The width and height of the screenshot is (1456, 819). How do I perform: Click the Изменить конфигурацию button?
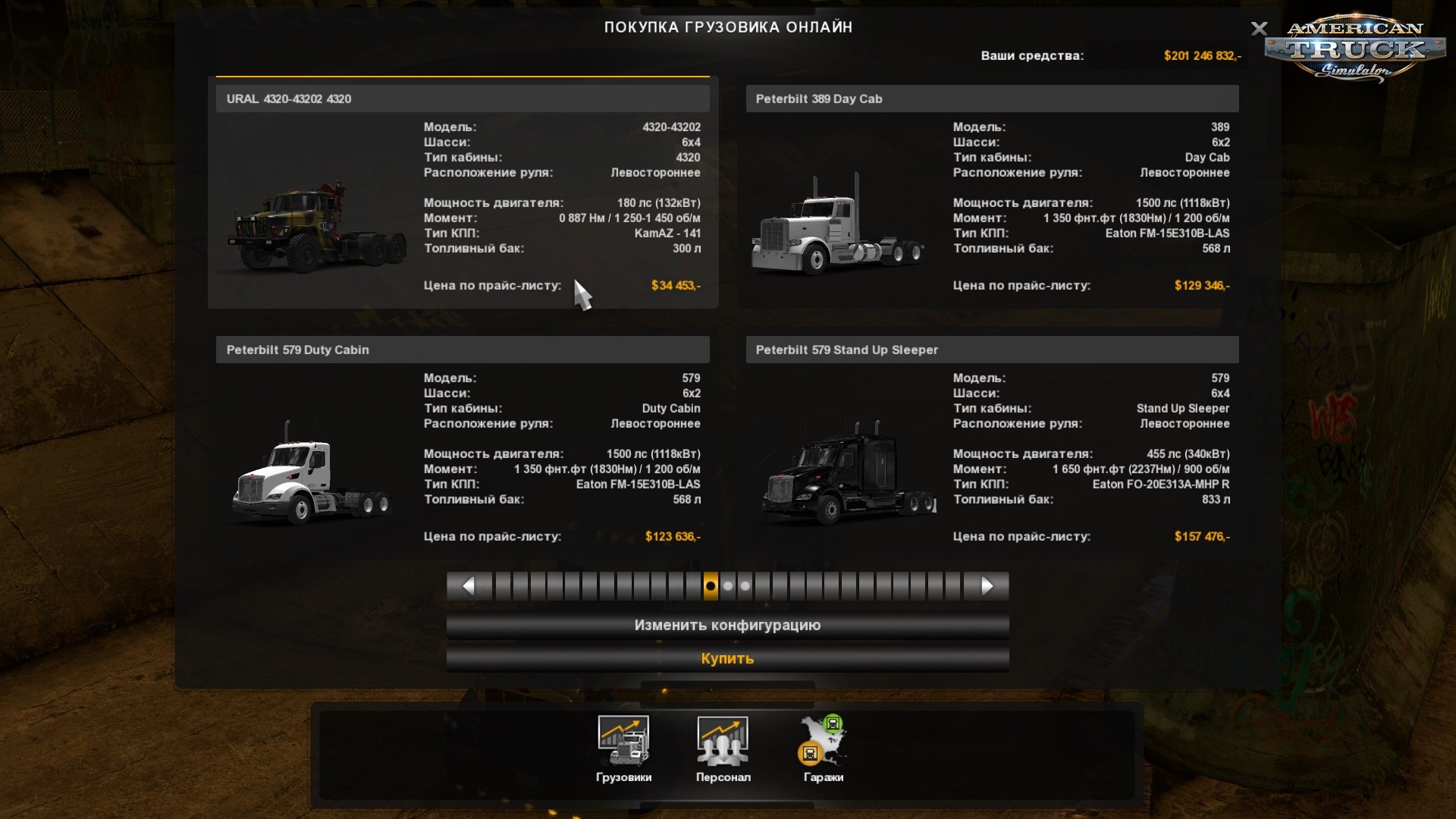(x=728, y=625)
